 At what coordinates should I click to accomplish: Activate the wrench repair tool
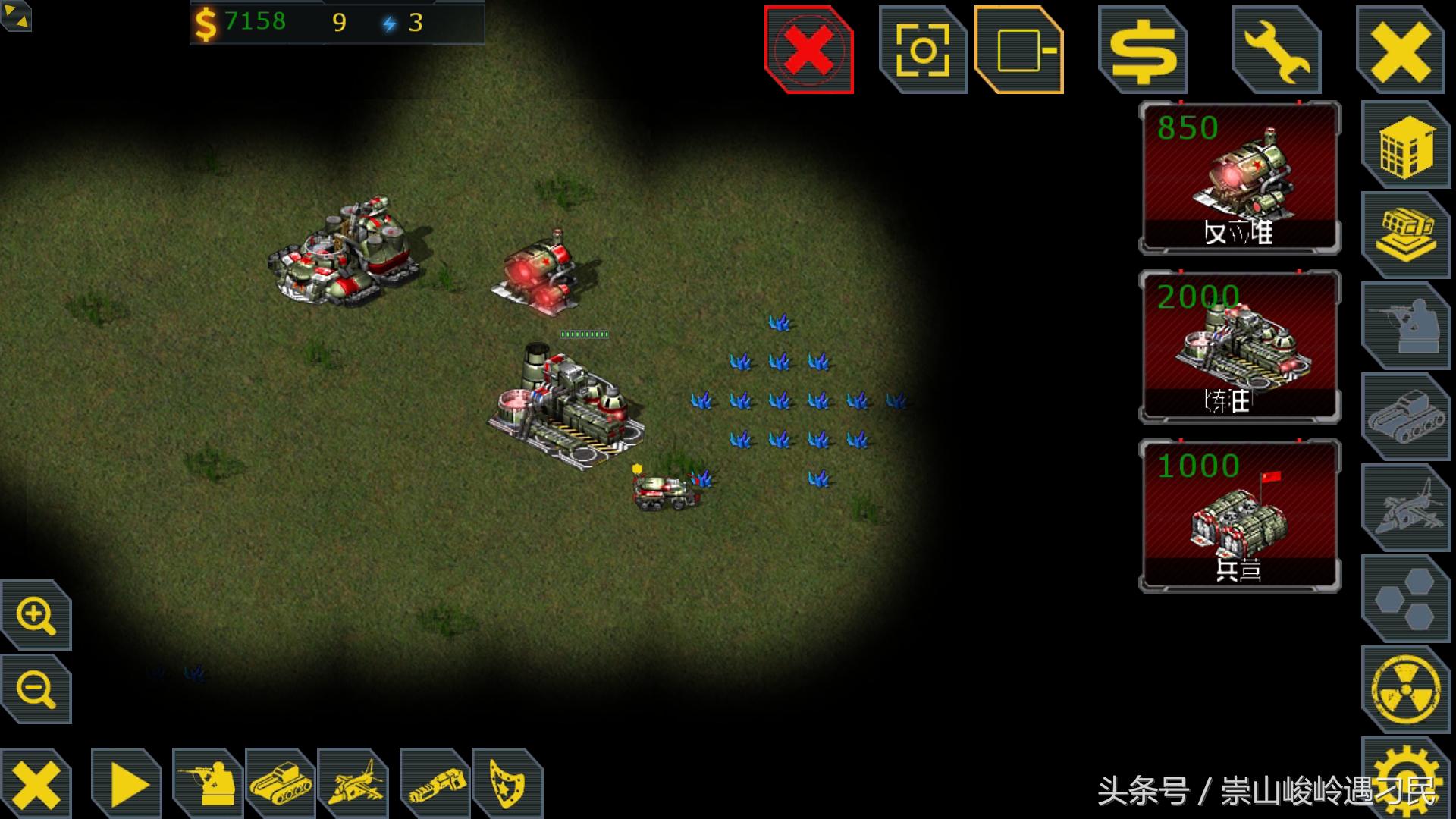[x=1277, y=52]
